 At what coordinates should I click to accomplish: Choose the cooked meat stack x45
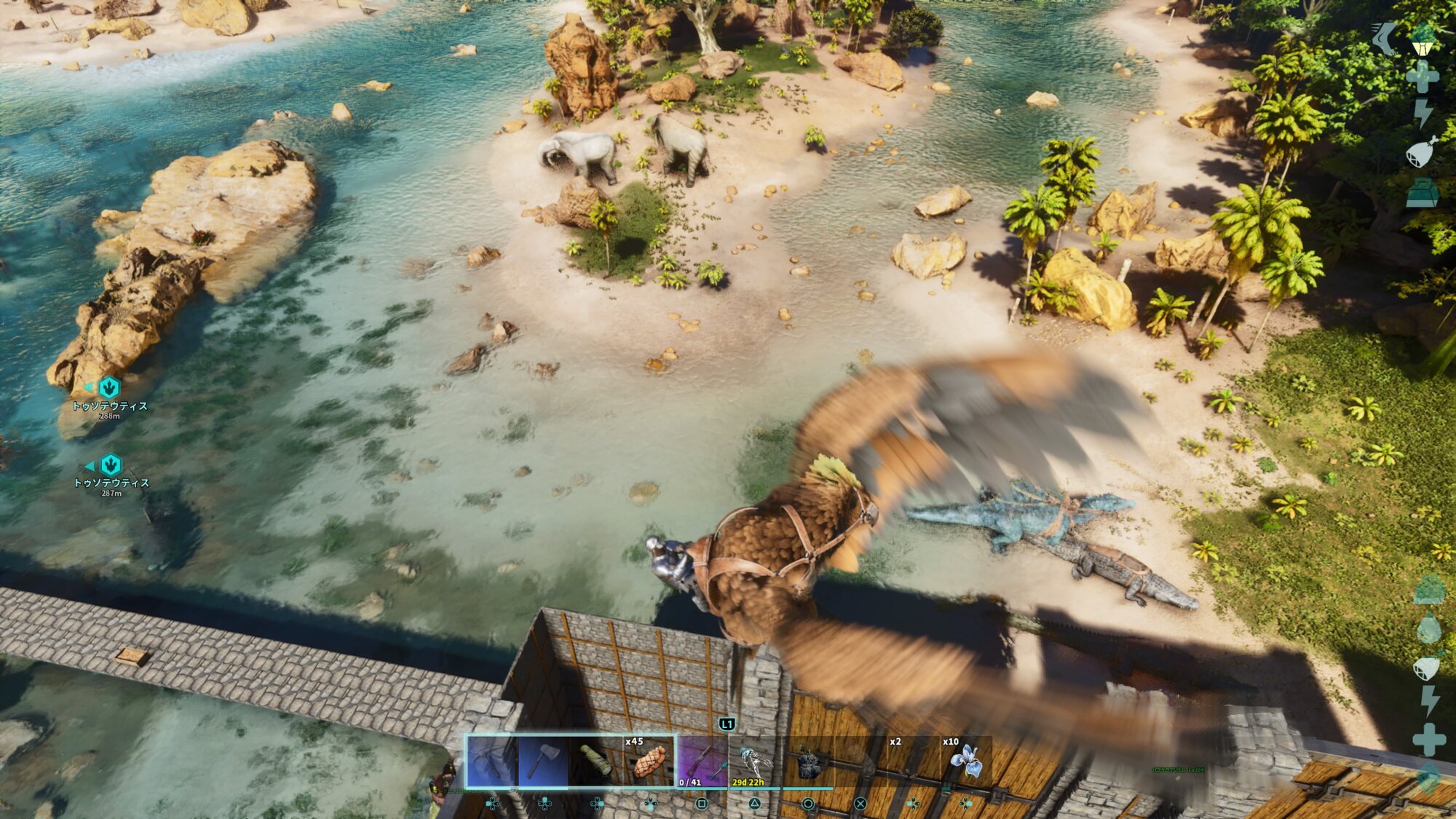tap(649, 761)
